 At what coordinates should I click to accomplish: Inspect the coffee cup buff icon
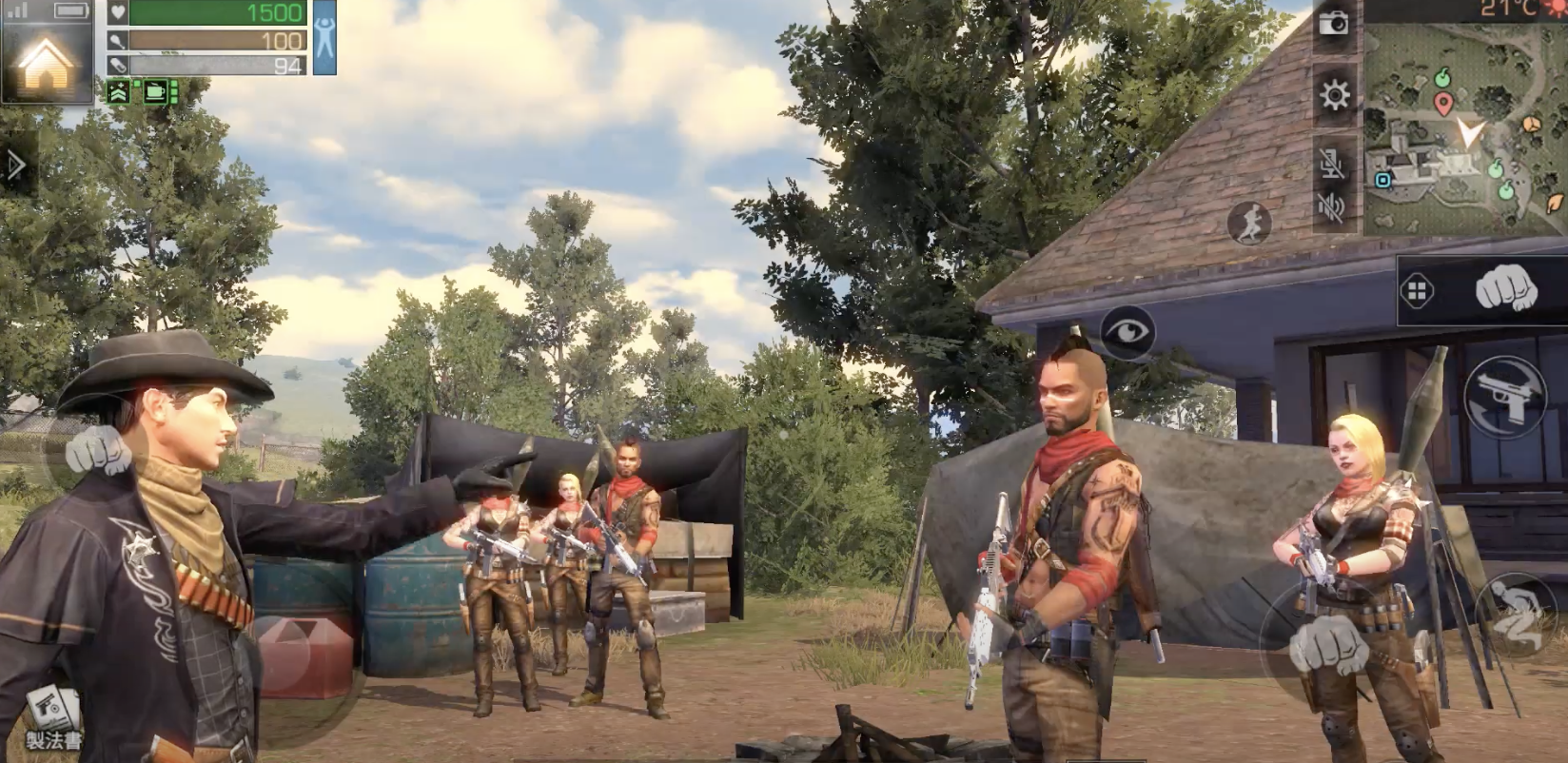click(155, 91)
